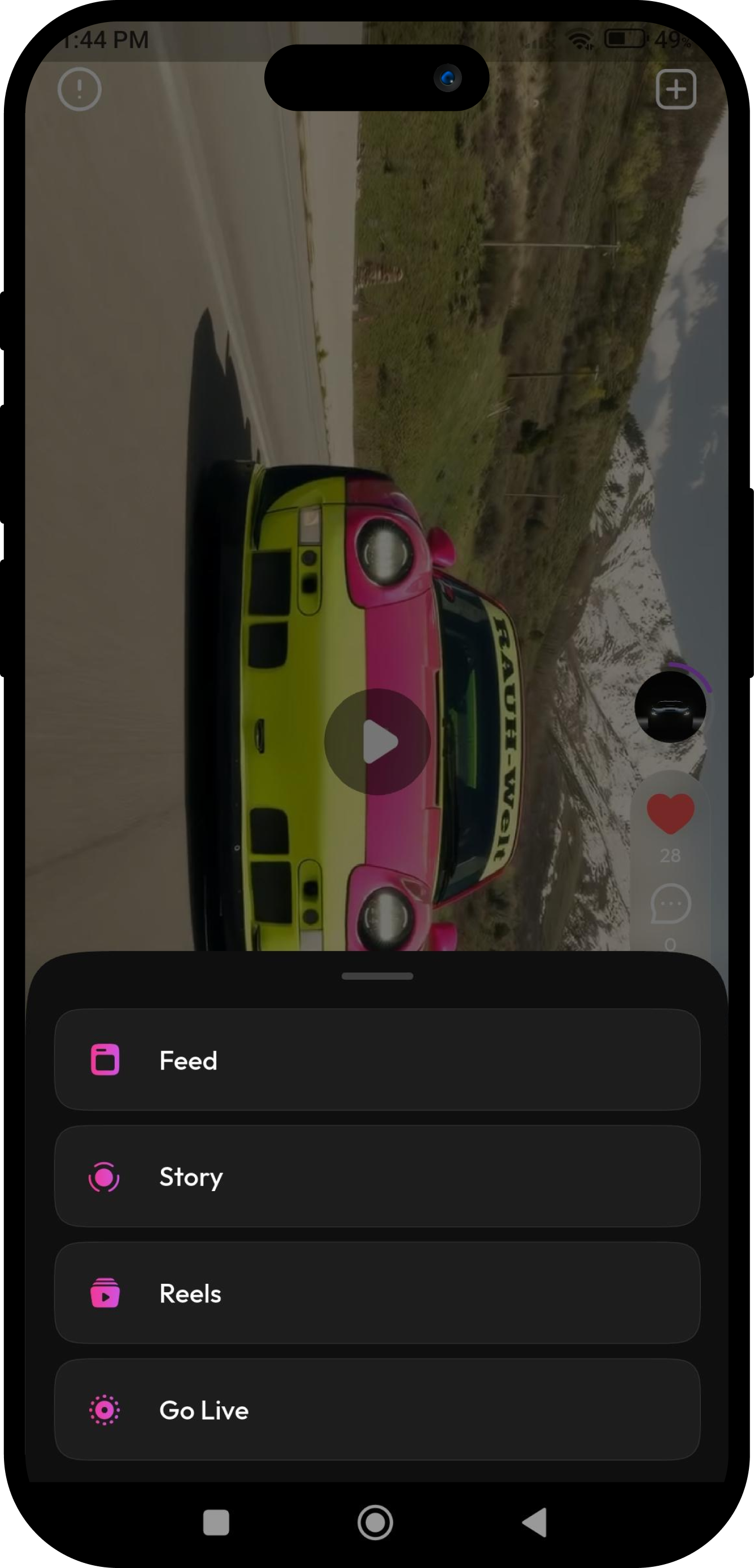Open the Feed creation icon
The height and width of the screenshot is (1568, 754).
click(x=104, y=1059)
